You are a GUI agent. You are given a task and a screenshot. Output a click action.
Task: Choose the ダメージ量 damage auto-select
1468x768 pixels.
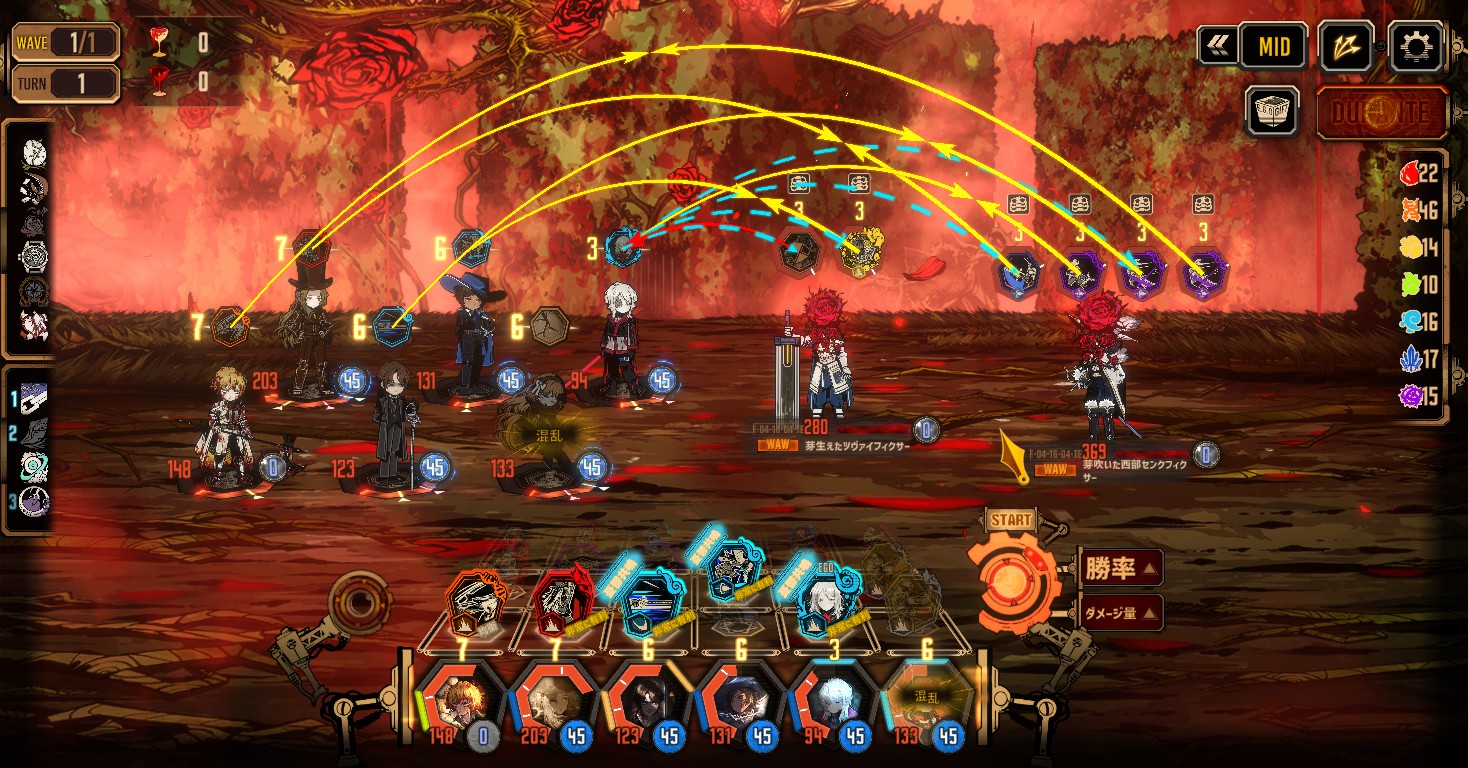(1119, 612)
